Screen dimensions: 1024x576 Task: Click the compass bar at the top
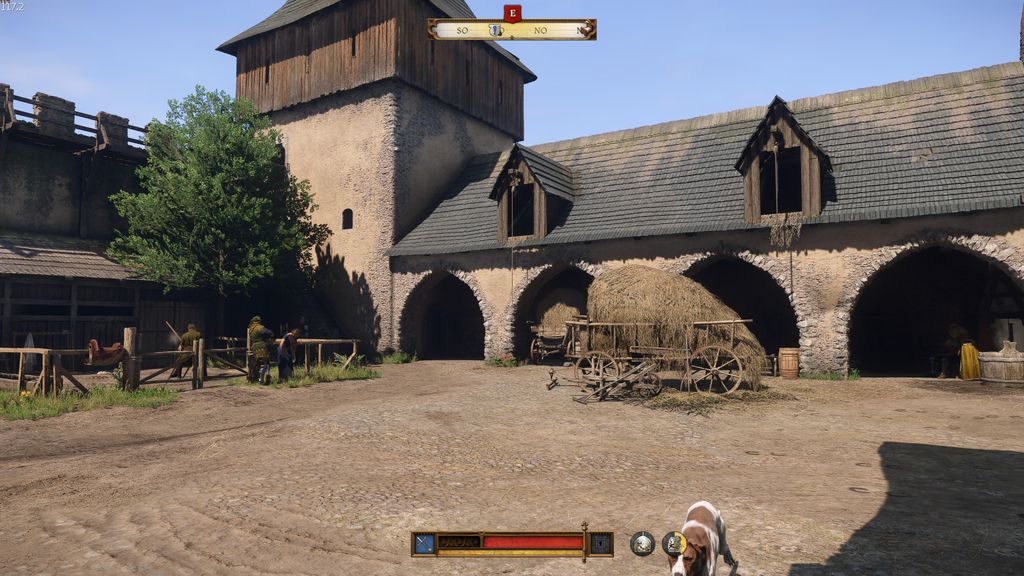(x=511, y=30)
